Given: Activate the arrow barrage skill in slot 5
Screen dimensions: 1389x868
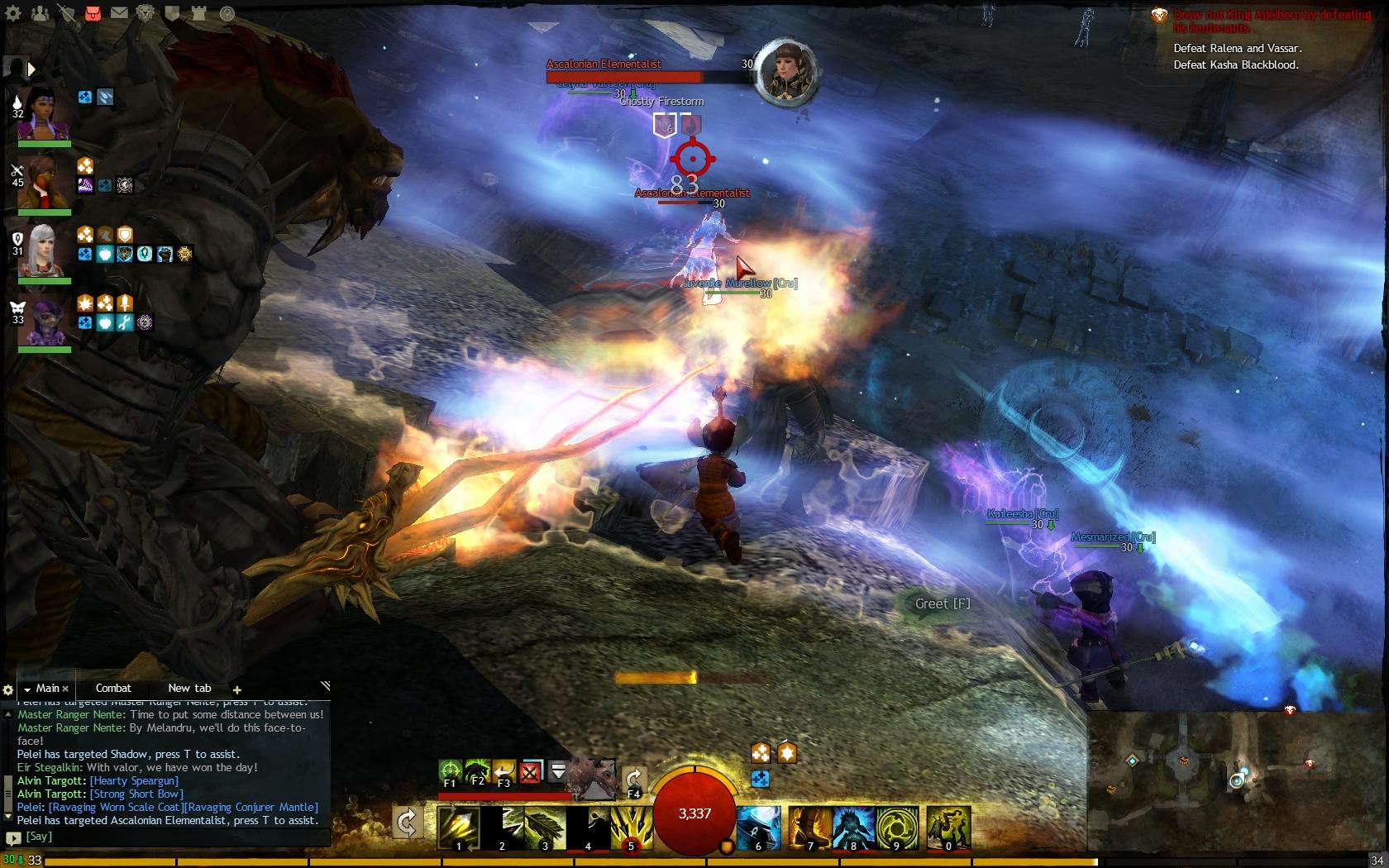Looking at the screenshot, I should coord(631,827).
